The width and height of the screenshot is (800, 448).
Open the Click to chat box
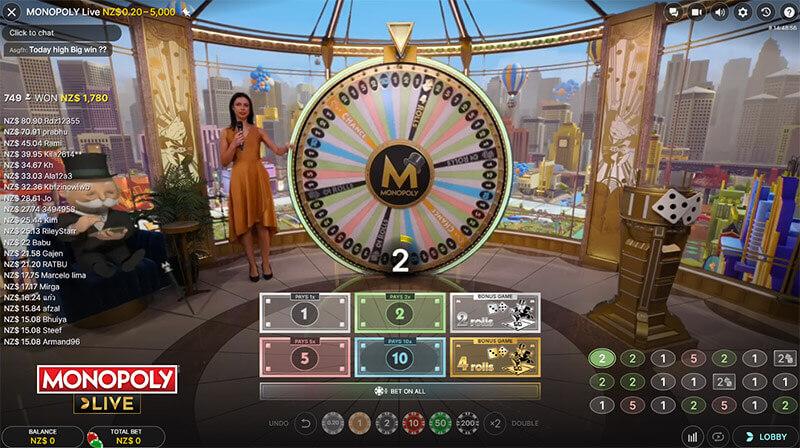pyautogui.click(x=60, y=32)
